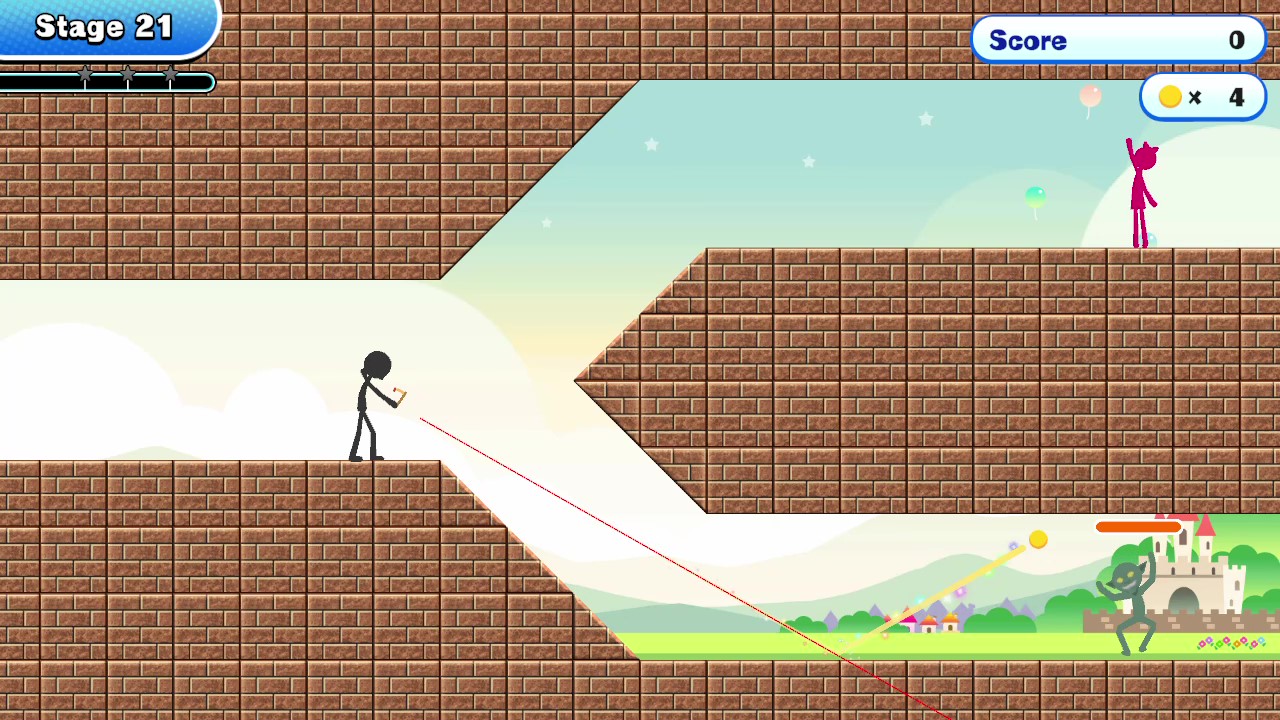Click the third star on the stage meter
Screen dimensions: 1280x720
click(x=171, y=76)
